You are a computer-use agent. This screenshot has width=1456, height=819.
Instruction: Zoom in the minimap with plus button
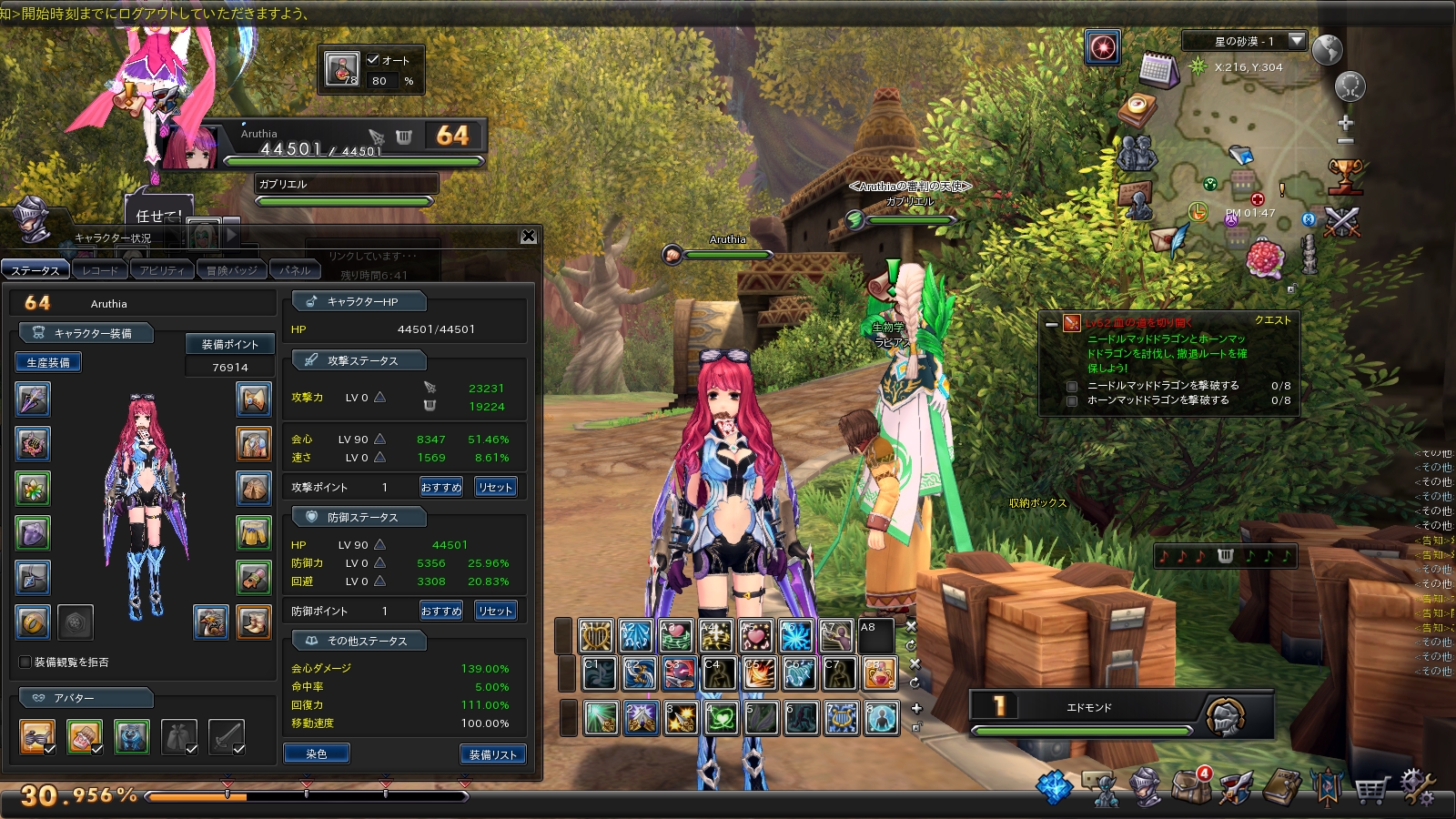pos(1346,123)
